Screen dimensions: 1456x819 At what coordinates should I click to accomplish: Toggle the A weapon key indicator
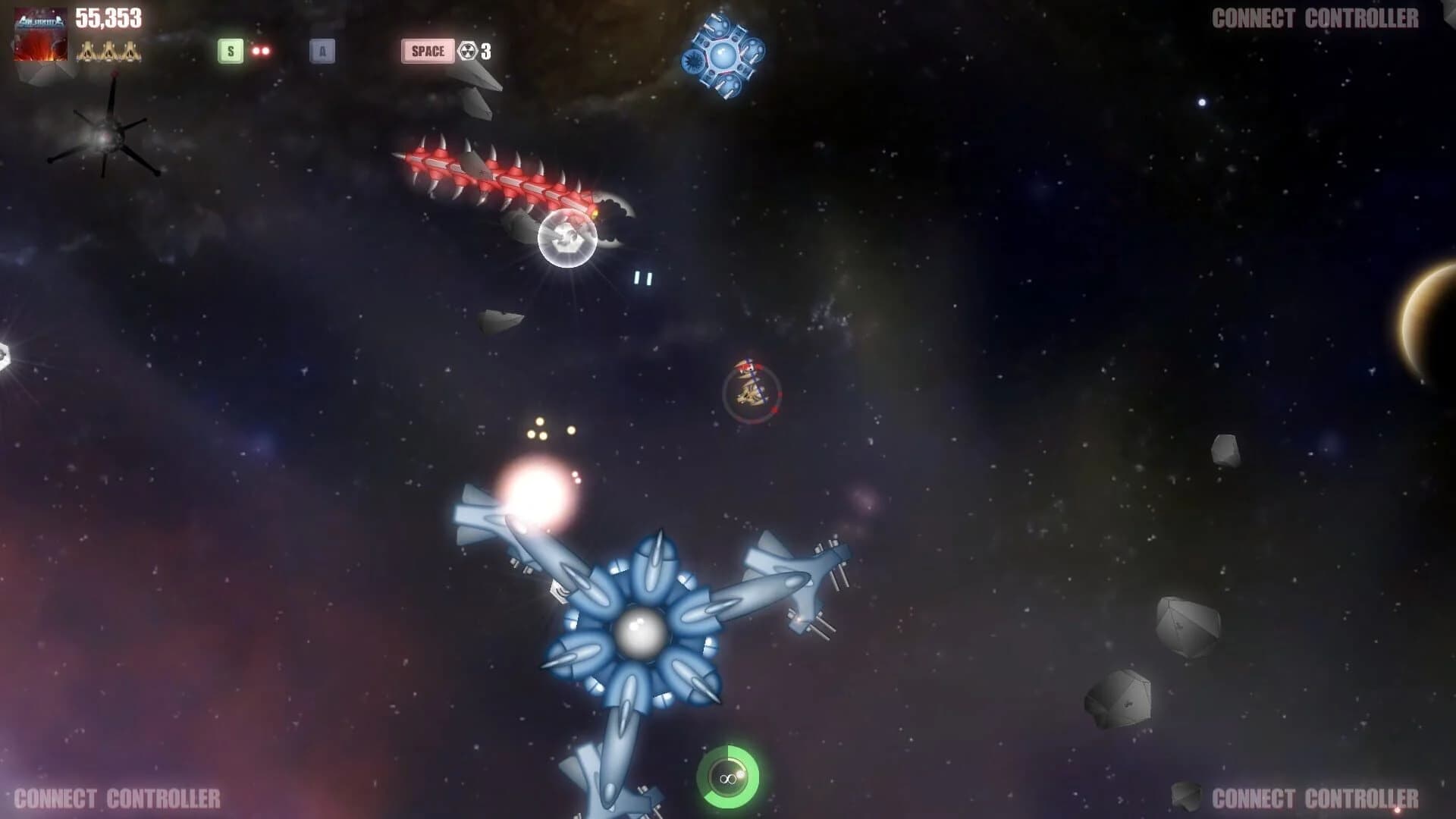[x=322, y=52]
